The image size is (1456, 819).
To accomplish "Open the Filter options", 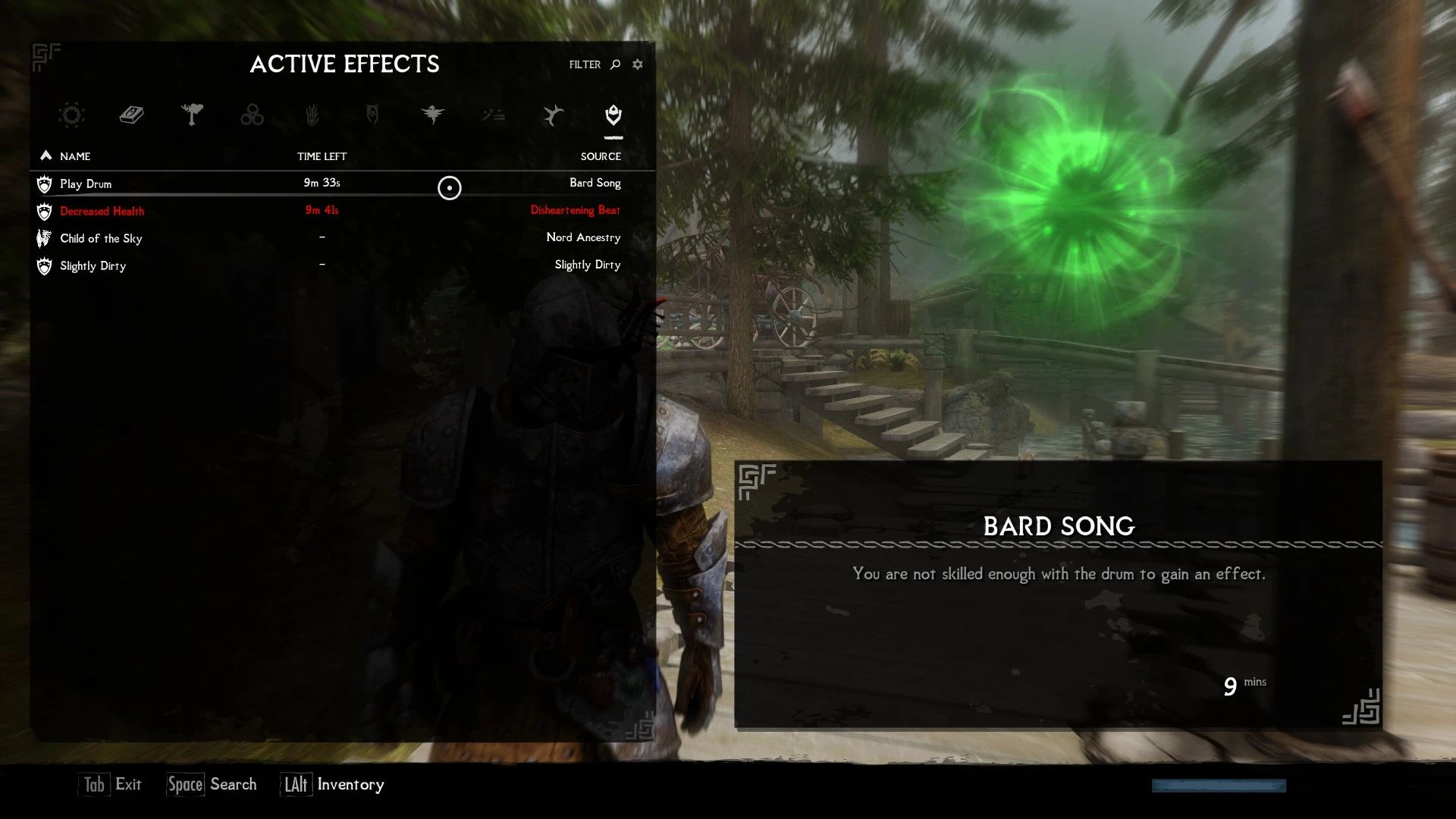I will pyautogui.click(x=584, y=64).
